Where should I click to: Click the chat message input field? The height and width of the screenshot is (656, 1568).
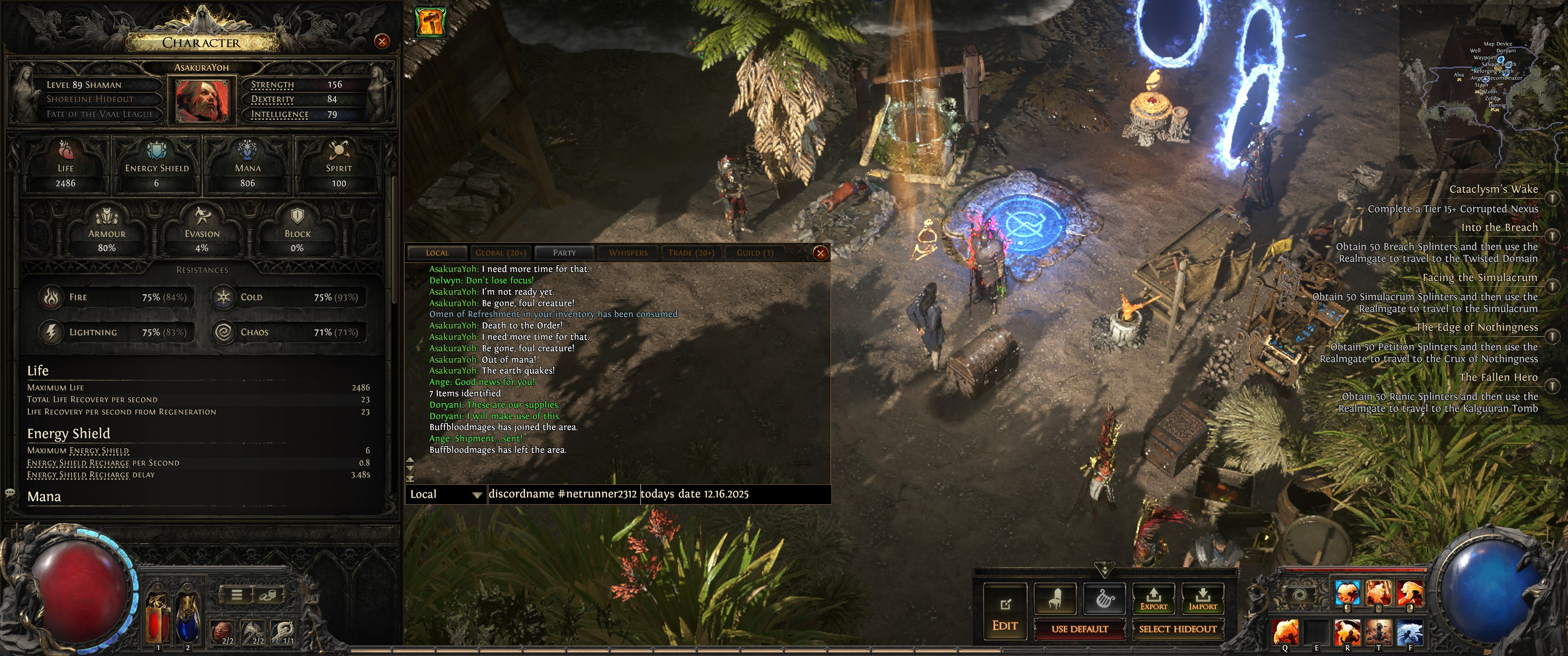click(x=657, y=494)
